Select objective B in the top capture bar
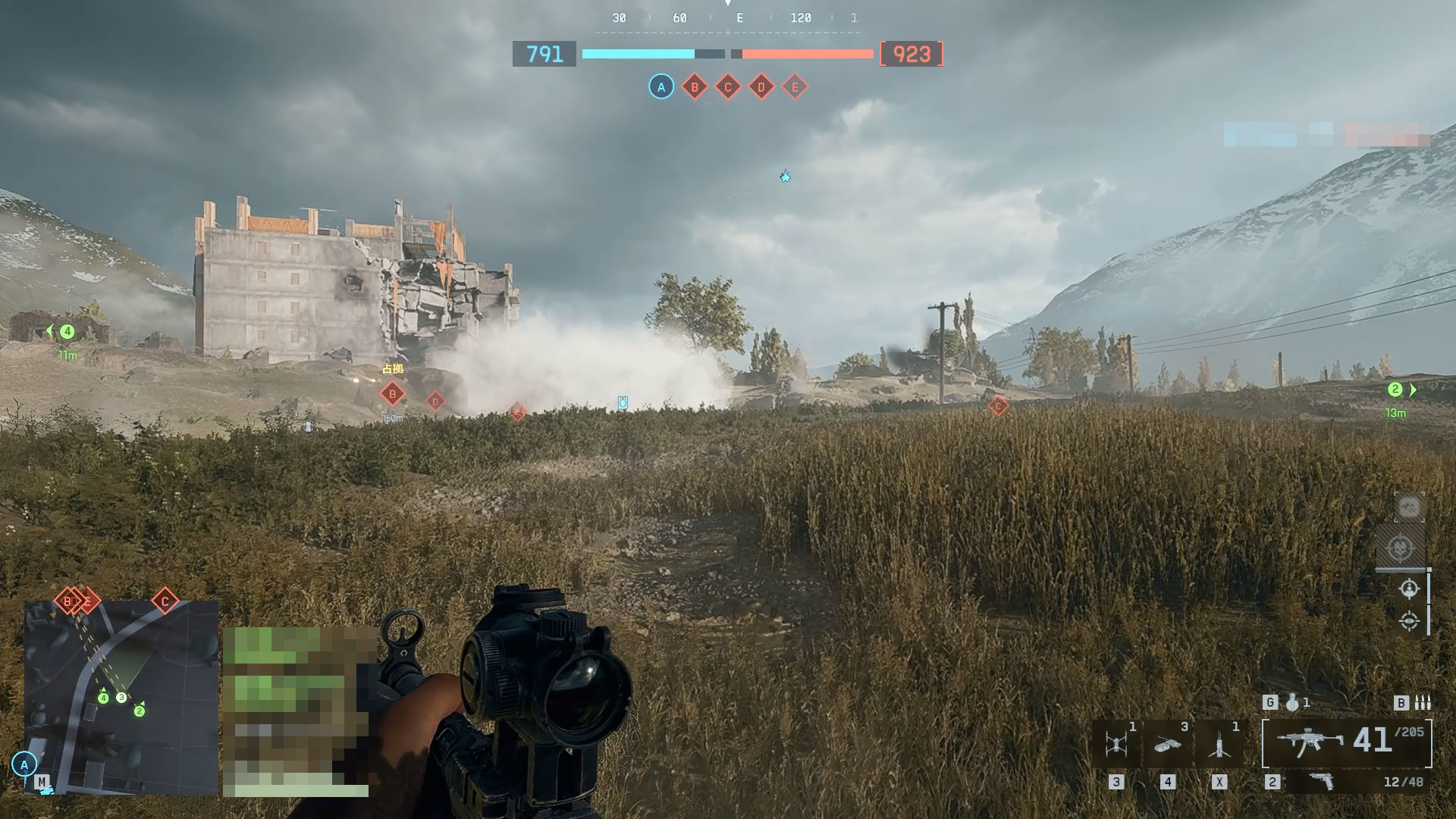This screenshot has height=819, width=1456. 695,87
